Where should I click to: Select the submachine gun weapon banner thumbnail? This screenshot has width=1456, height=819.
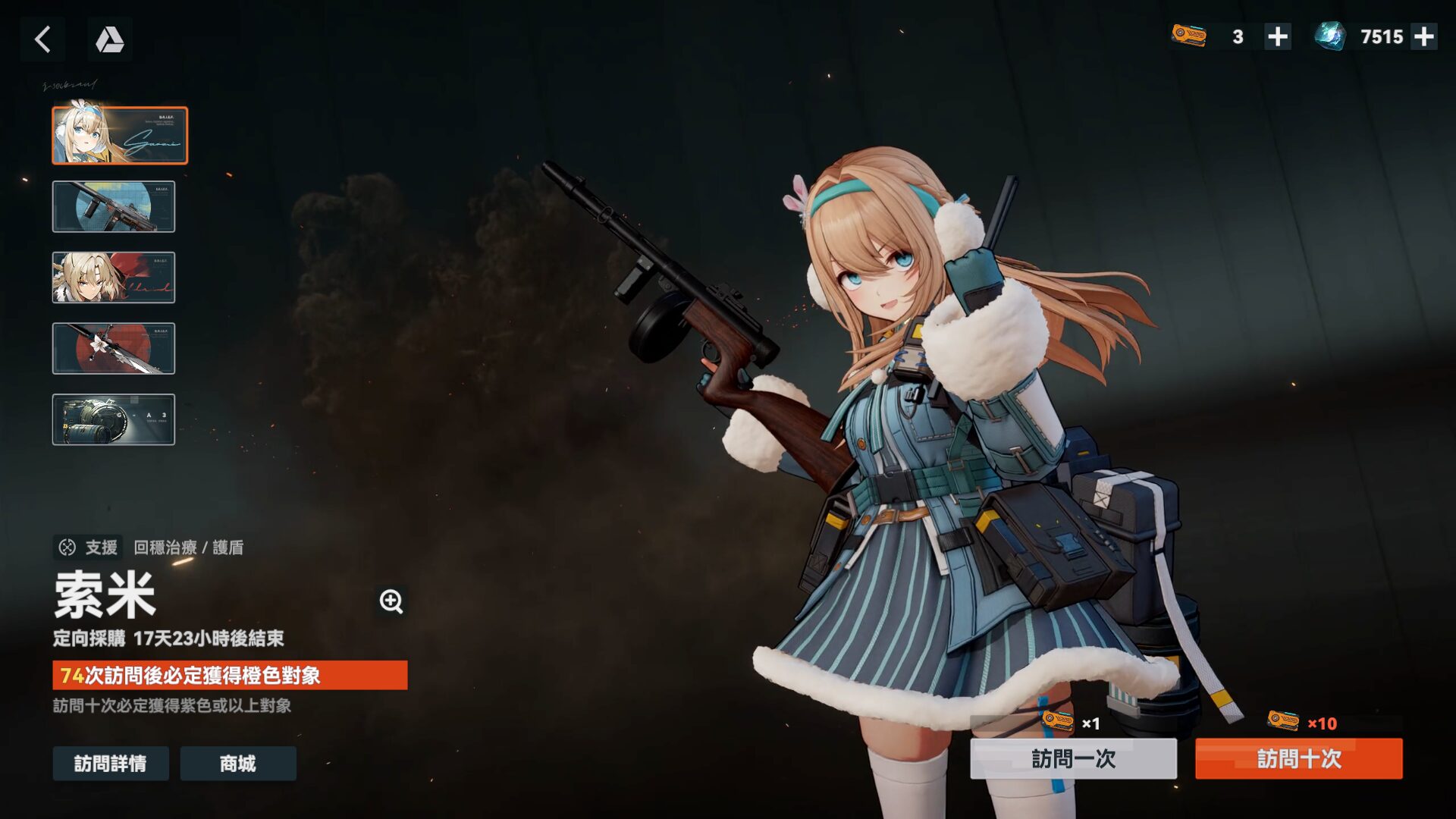(114, 206)
